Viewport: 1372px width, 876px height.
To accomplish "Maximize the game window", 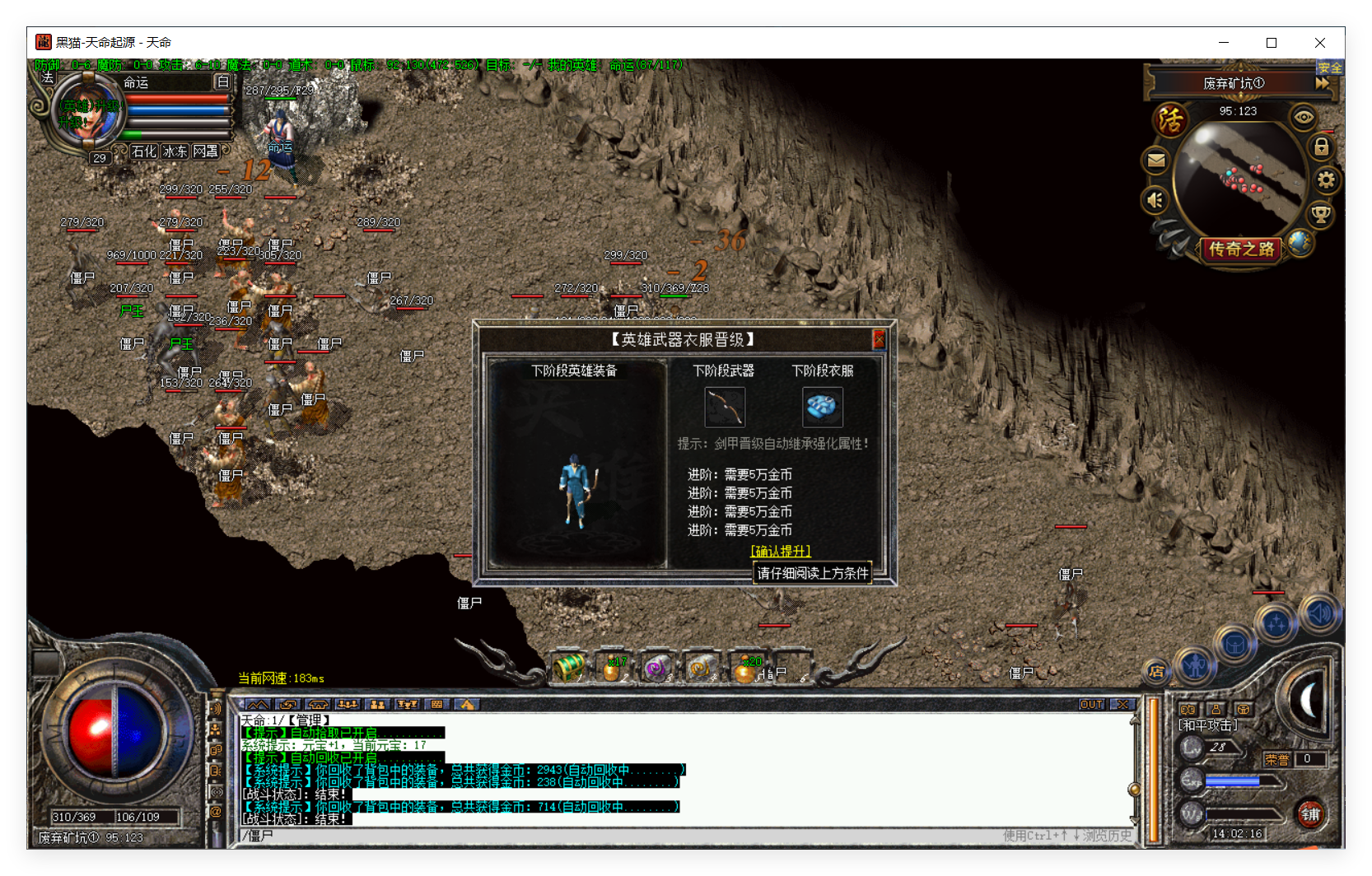I will [1272, 43].
